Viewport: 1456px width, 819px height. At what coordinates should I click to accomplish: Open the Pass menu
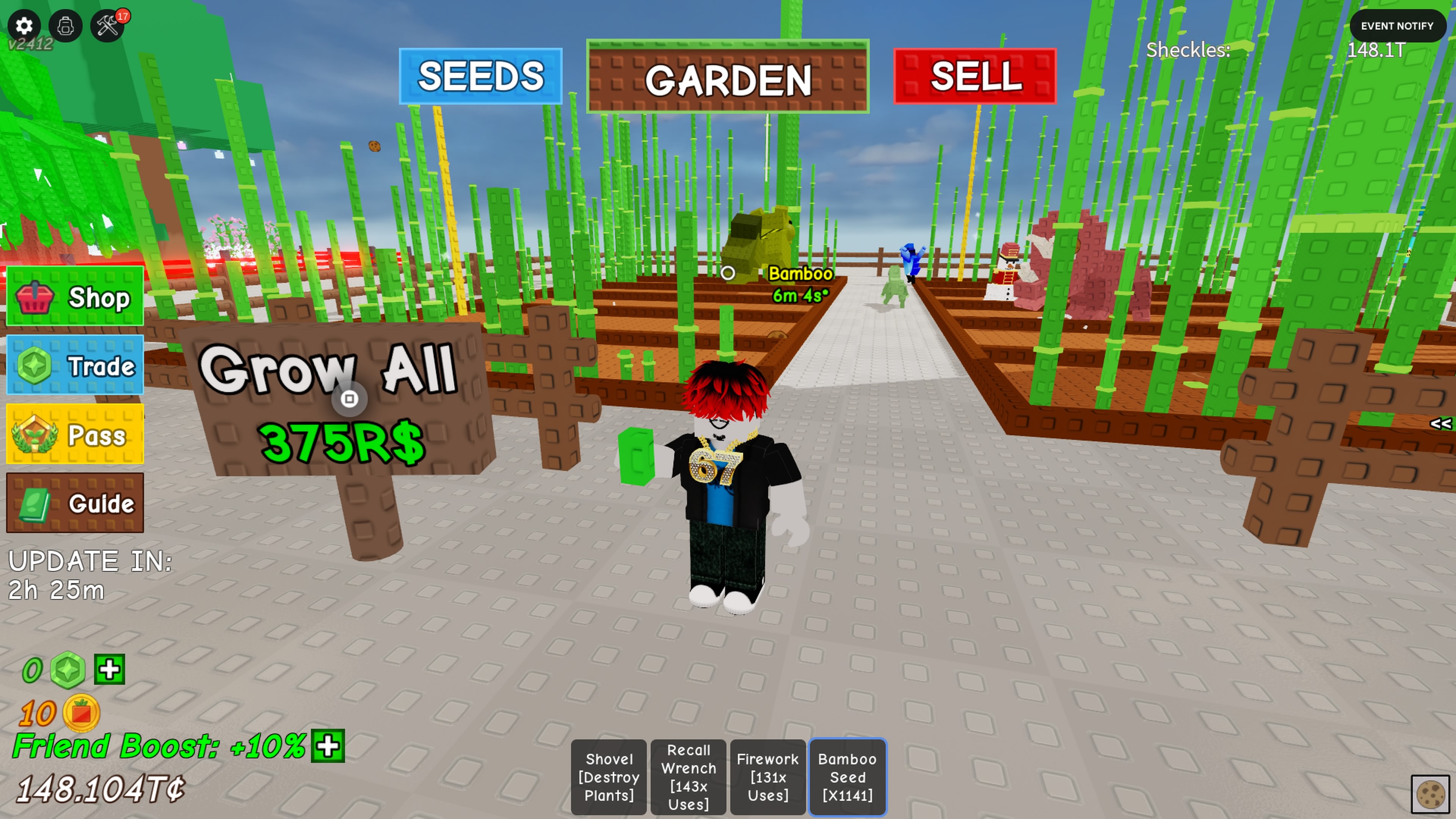pos(75,435)
